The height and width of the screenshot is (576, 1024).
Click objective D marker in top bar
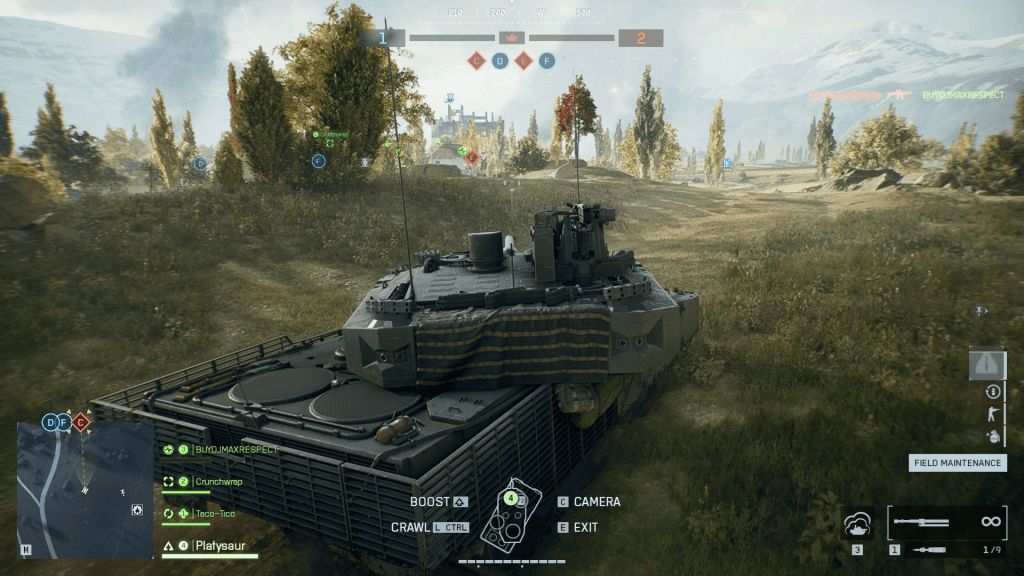(x=500, y=61)
